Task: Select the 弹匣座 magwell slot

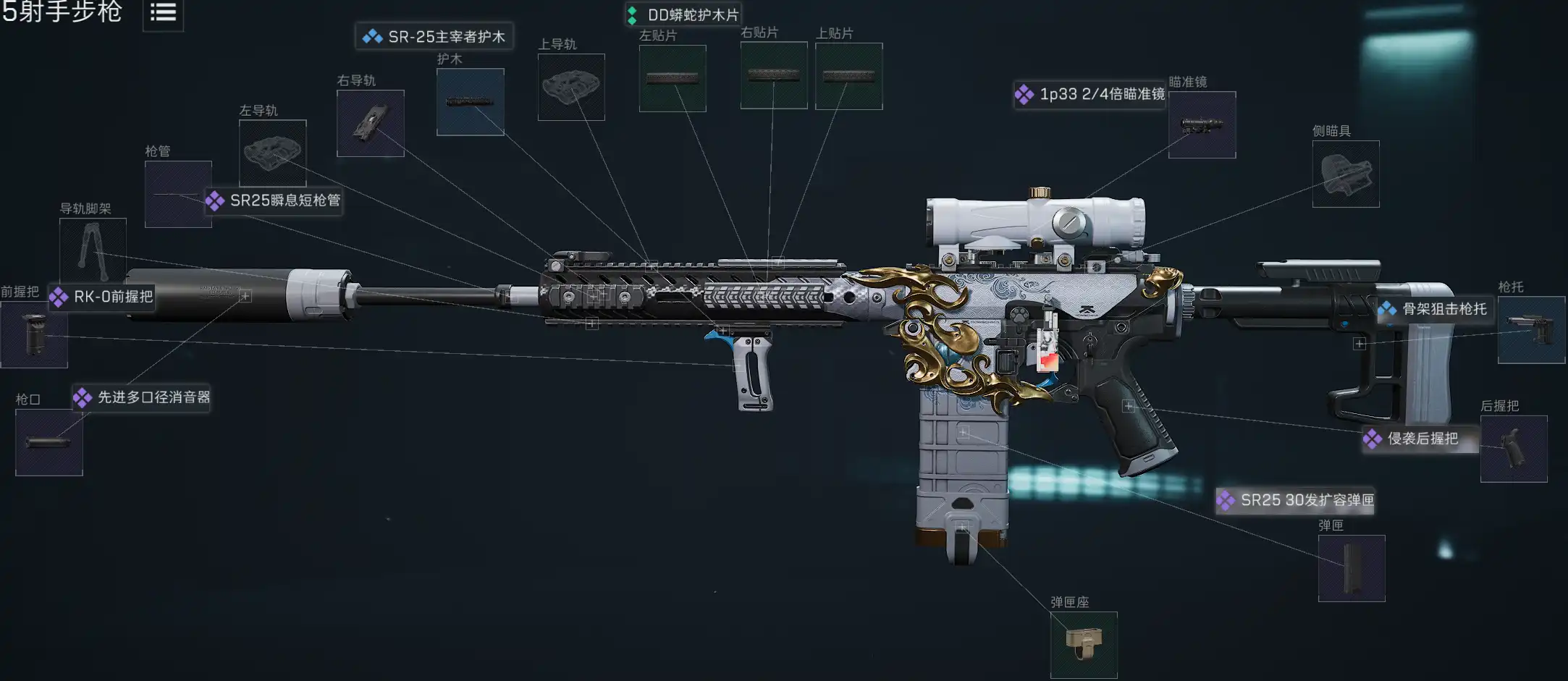Action: (x=1083, y=645)
